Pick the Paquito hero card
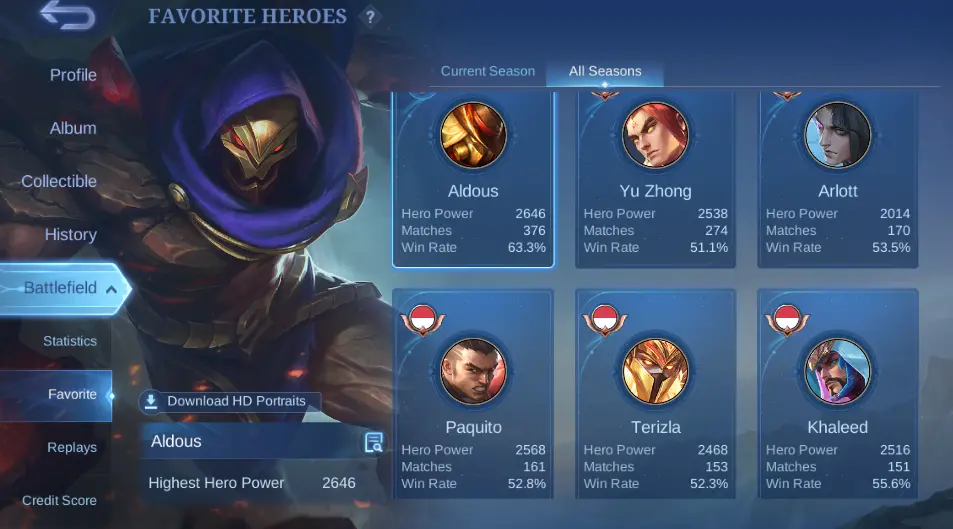Screen dimensions: 953x529 [x=473, y=393]
